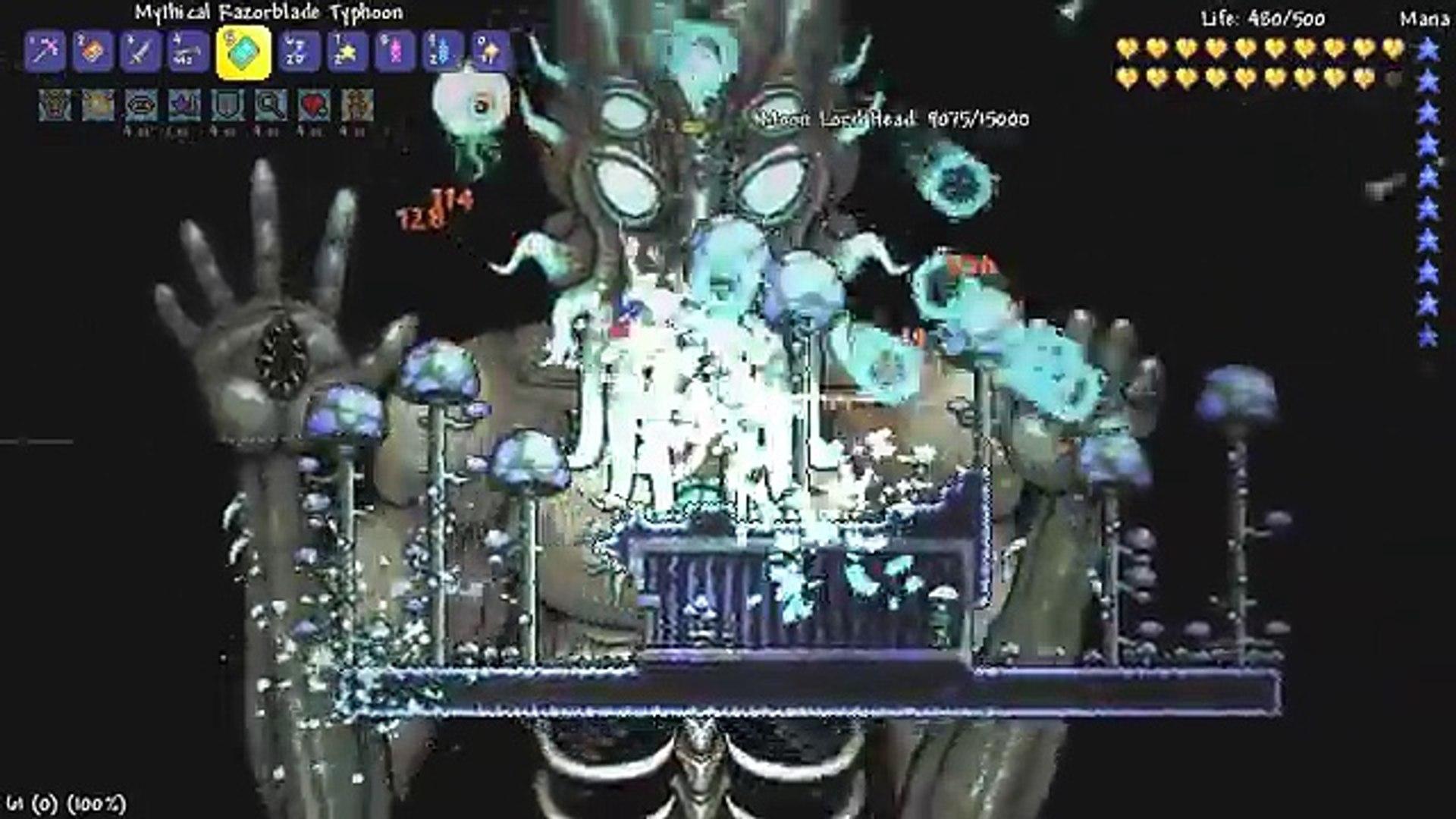Viewport: 1456px width, 819px height.
Task: Select the sword in hotbar slot 3
Action: click(141, 53)
